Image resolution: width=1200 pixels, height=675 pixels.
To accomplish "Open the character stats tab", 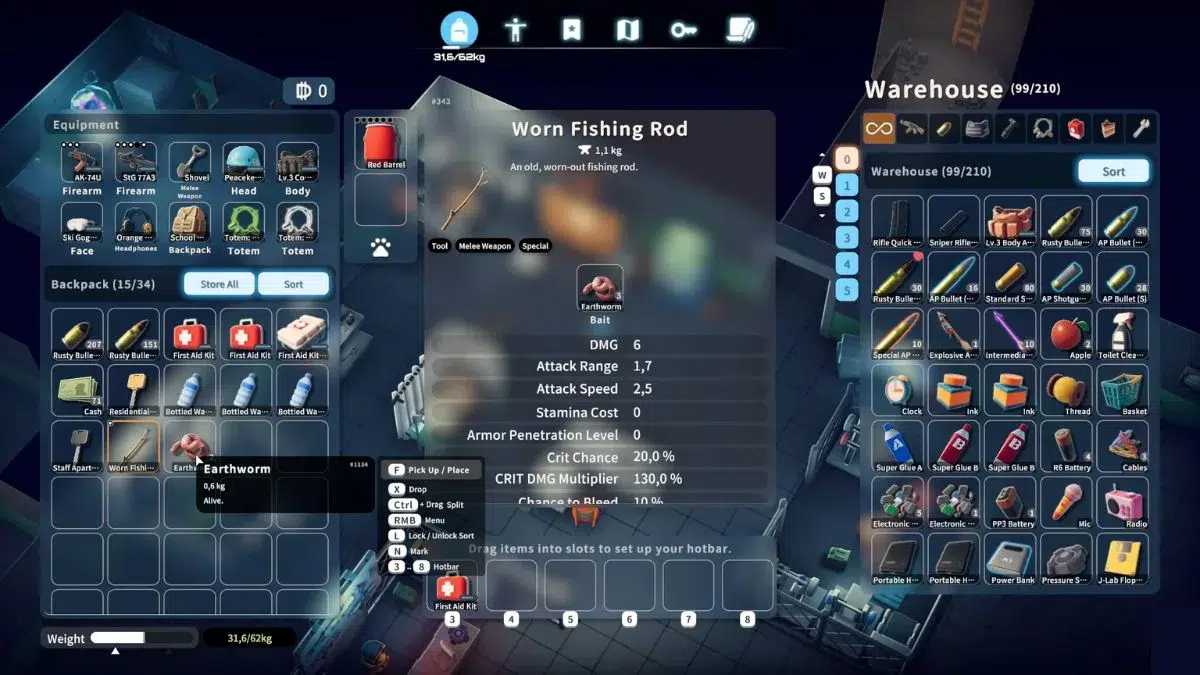I will point(515,30).
